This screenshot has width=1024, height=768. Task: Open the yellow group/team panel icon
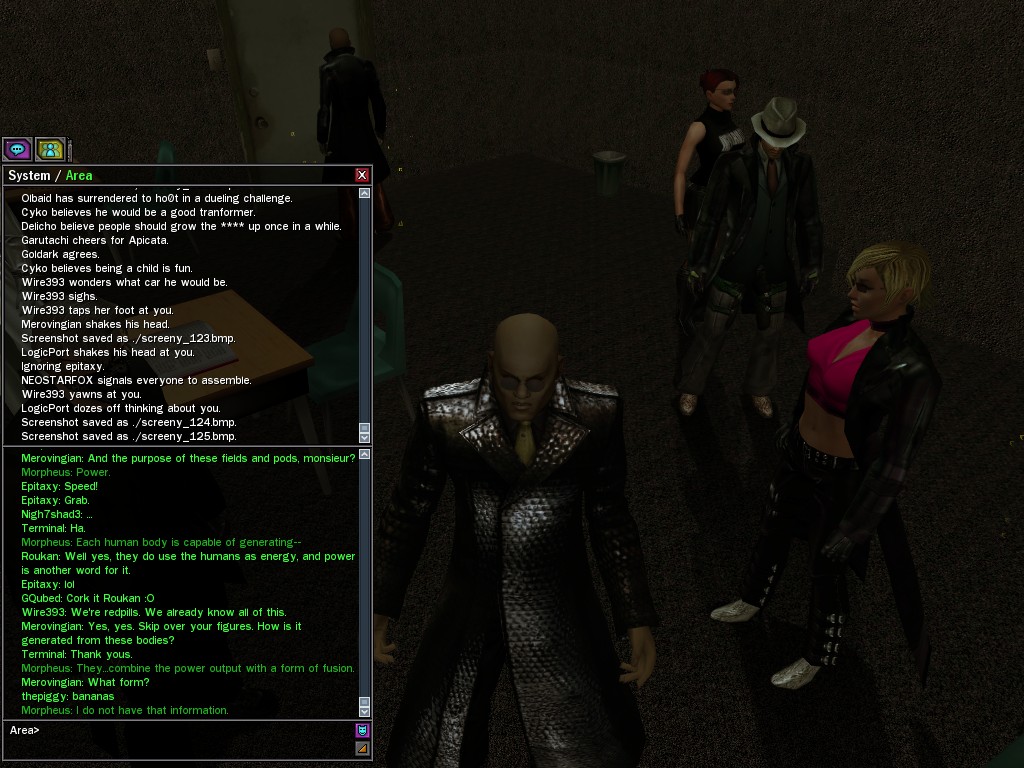[x=50, y=150]
